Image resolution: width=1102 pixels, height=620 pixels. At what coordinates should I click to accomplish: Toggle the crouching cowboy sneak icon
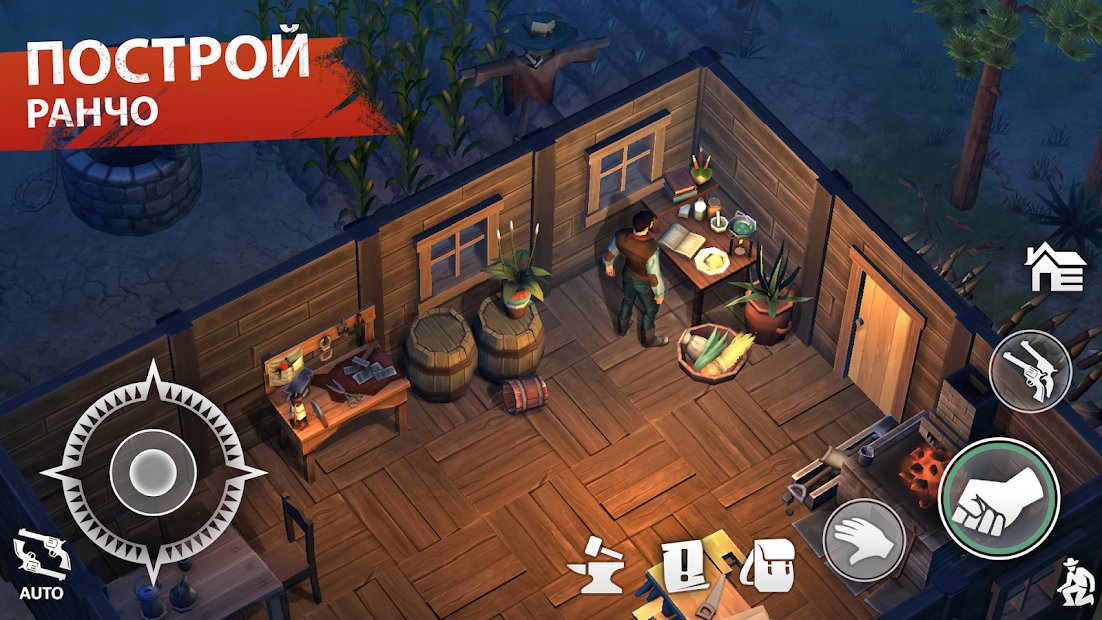[1075, 581]
